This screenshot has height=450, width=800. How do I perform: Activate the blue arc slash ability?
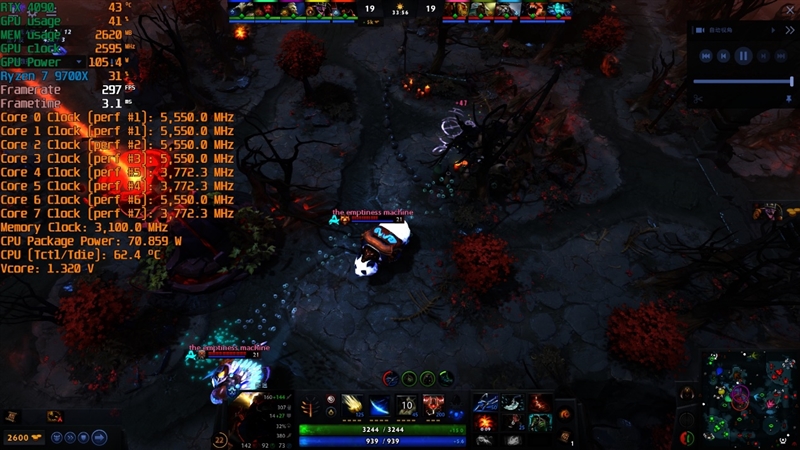point(380,404)
